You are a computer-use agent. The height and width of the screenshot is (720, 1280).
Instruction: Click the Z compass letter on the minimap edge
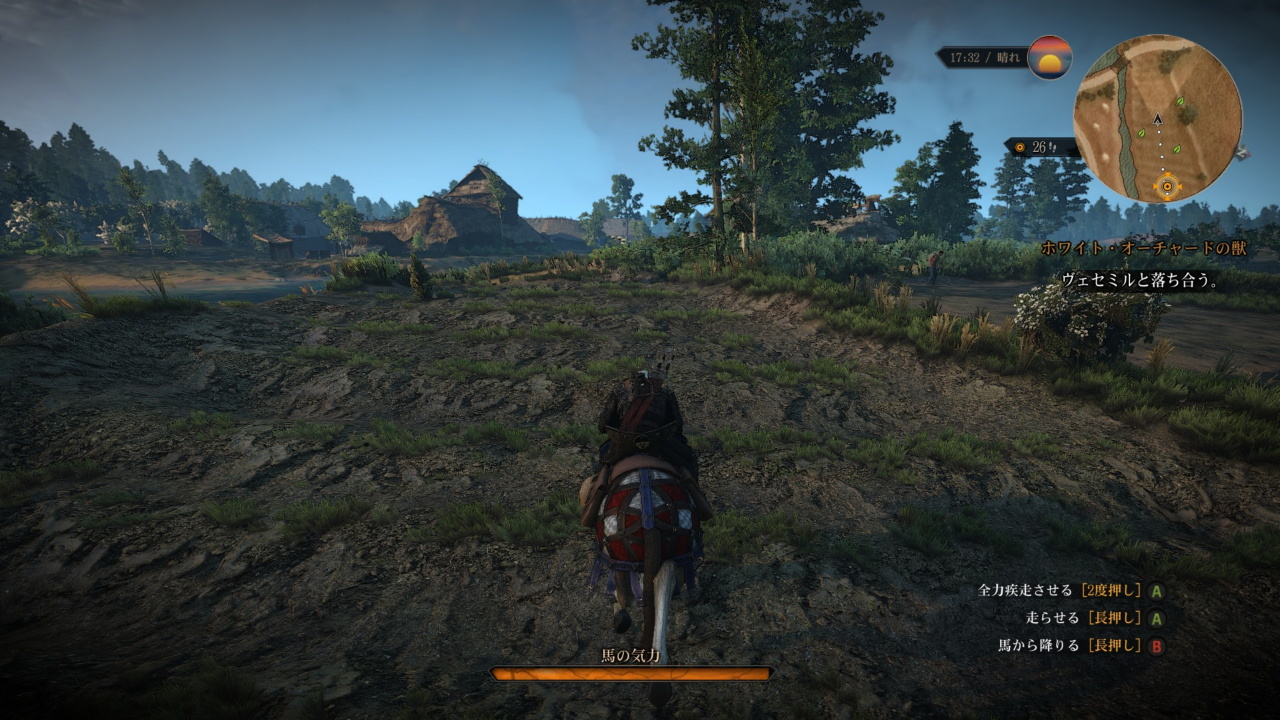coord(1243,154)
